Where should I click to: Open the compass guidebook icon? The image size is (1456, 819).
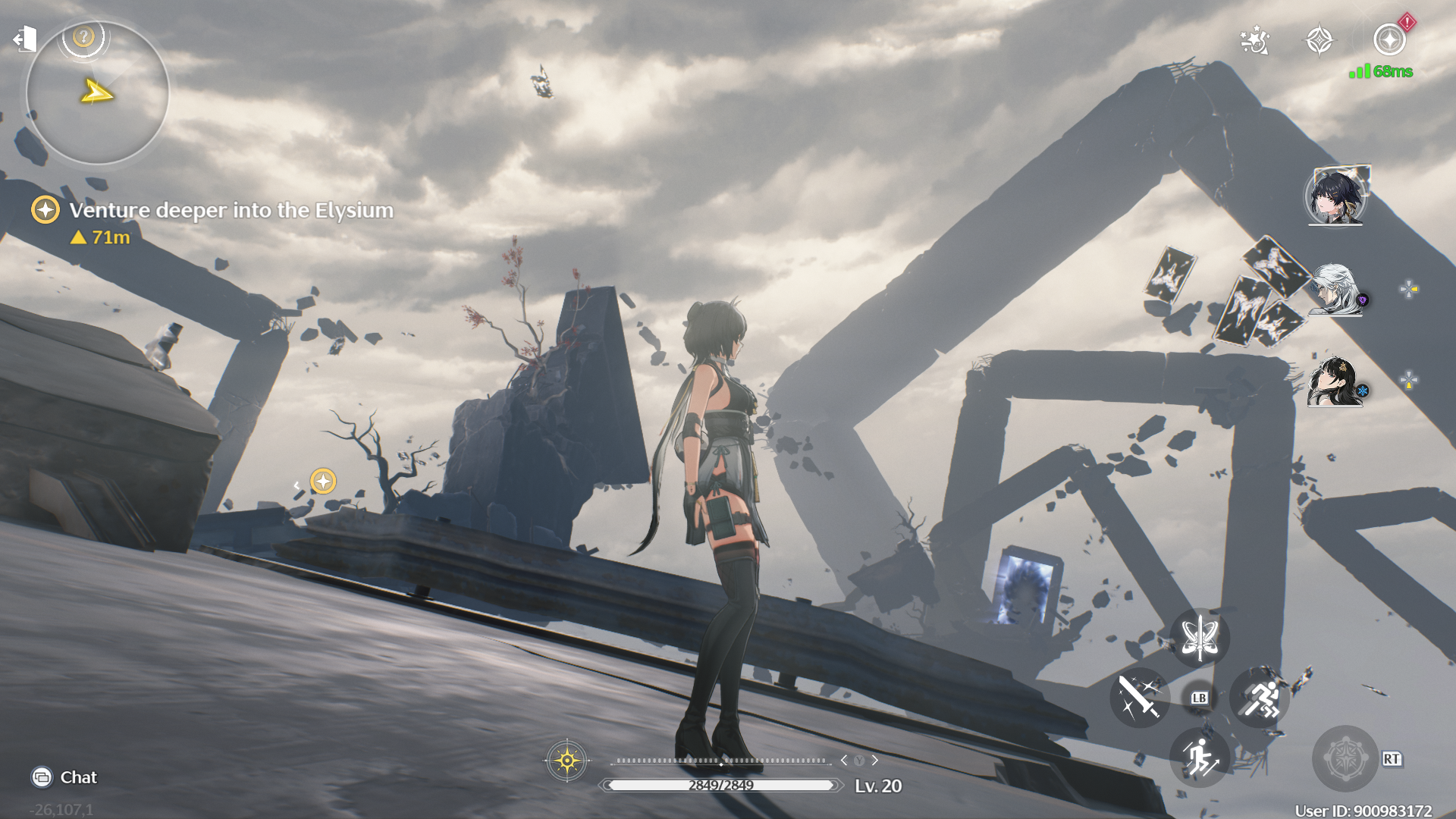tap(1319, 41)
